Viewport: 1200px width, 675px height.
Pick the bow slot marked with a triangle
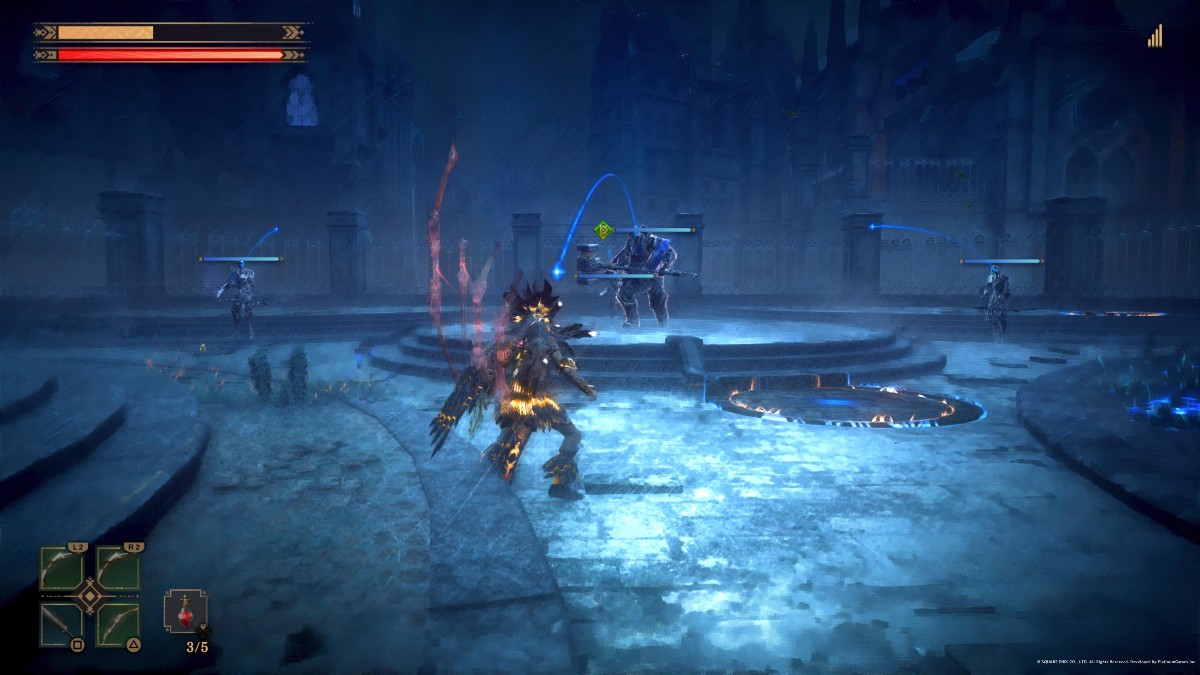pyautogui.click(x=117, y=624)
